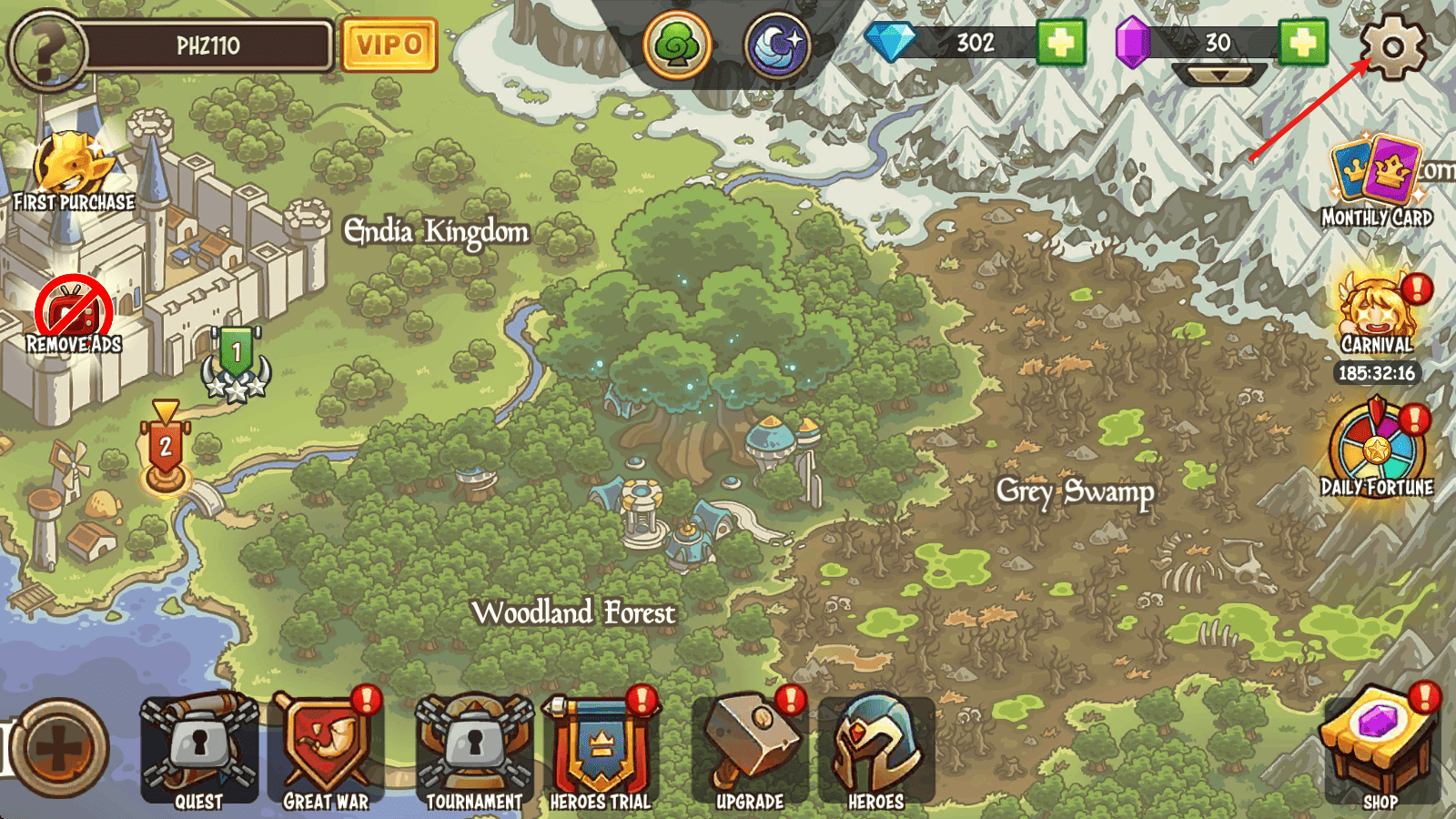1456x819 pixels.
Task: Enter the Shop
Action: click(1380, 748)
